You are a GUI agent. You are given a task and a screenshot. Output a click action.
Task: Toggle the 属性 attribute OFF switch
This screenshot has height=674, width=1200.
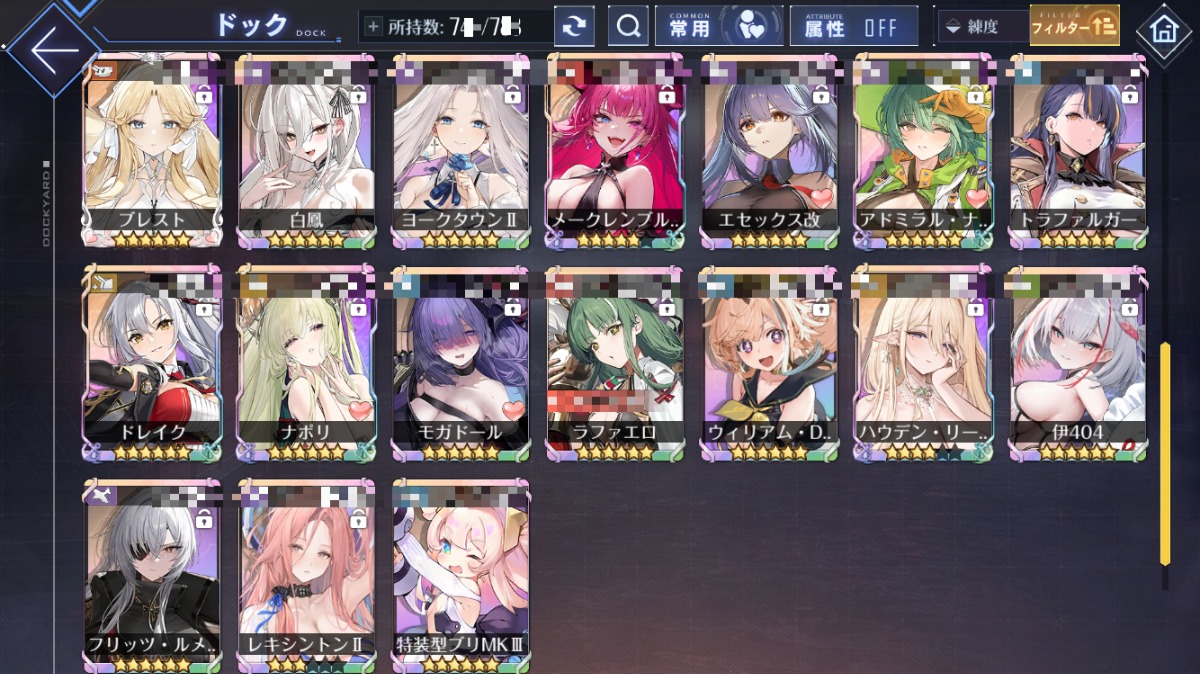click(x=853, y=27)
